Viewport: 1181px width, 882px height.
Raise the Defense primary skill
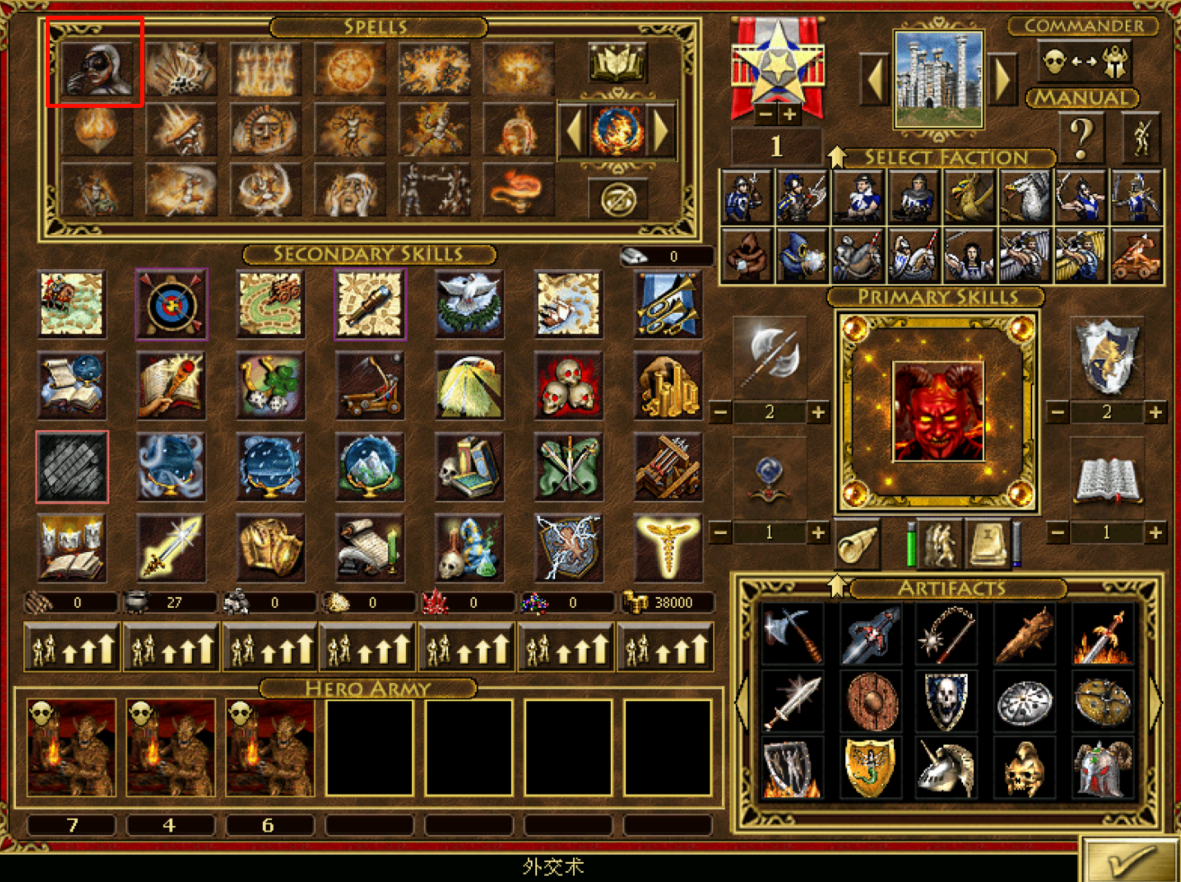pyautogui.click(x=1155, y=412)
